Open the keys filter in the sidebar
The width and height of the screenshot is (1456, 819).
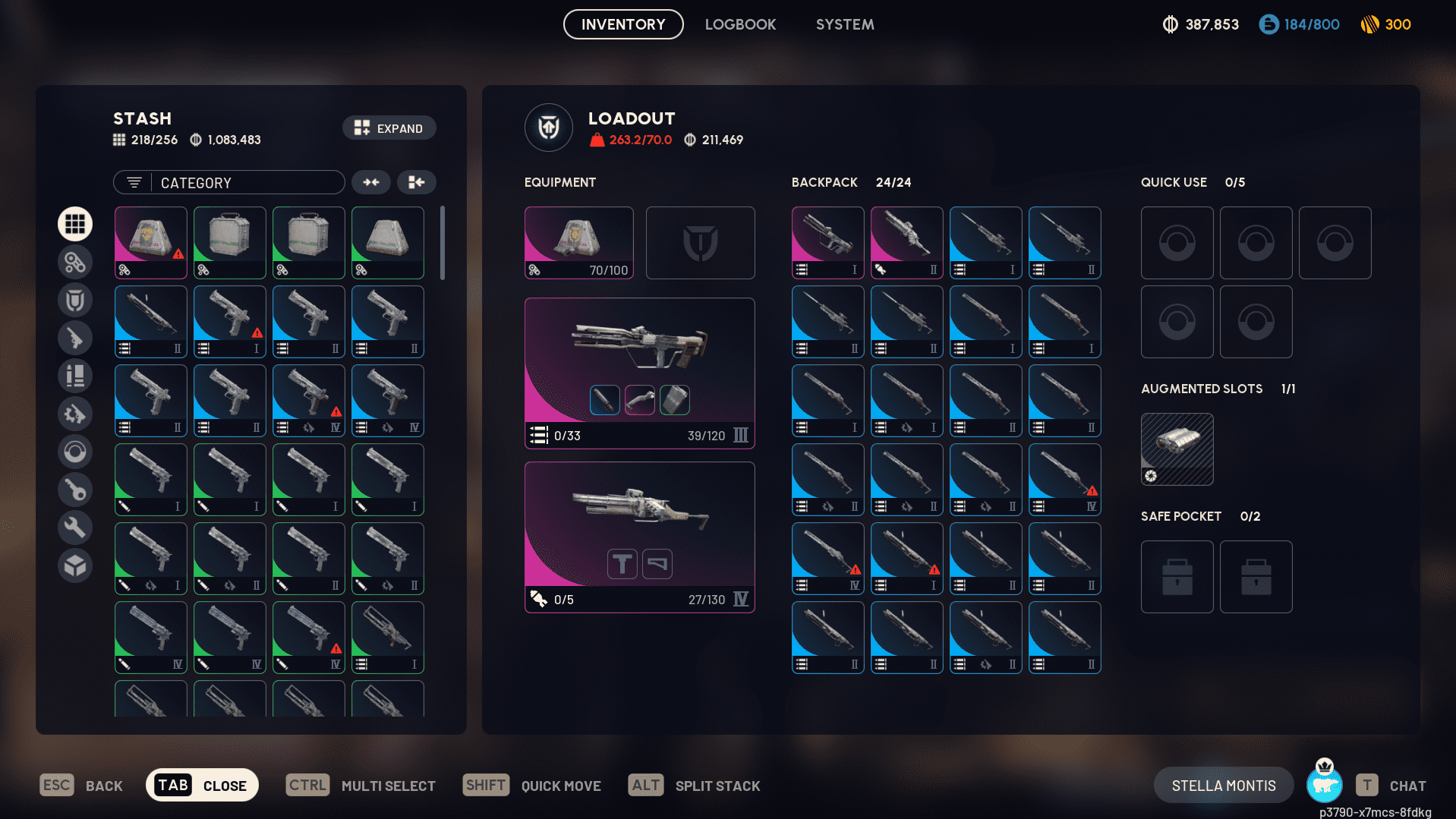[75, 490]
